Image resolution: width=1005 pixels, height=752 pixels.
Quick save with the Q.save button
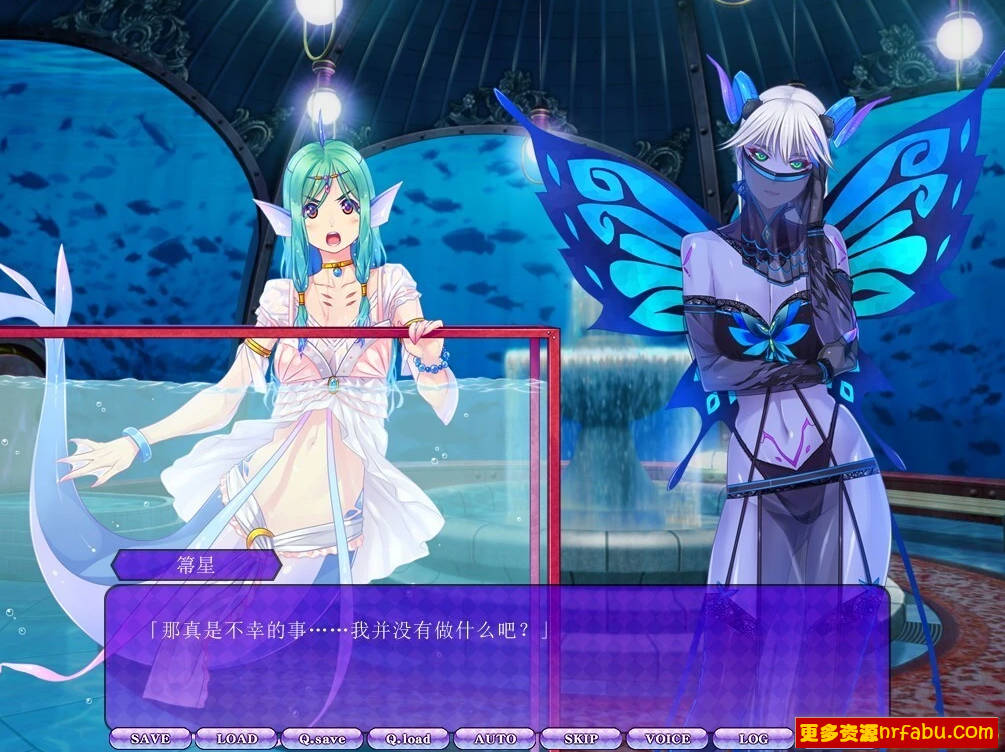322,739
